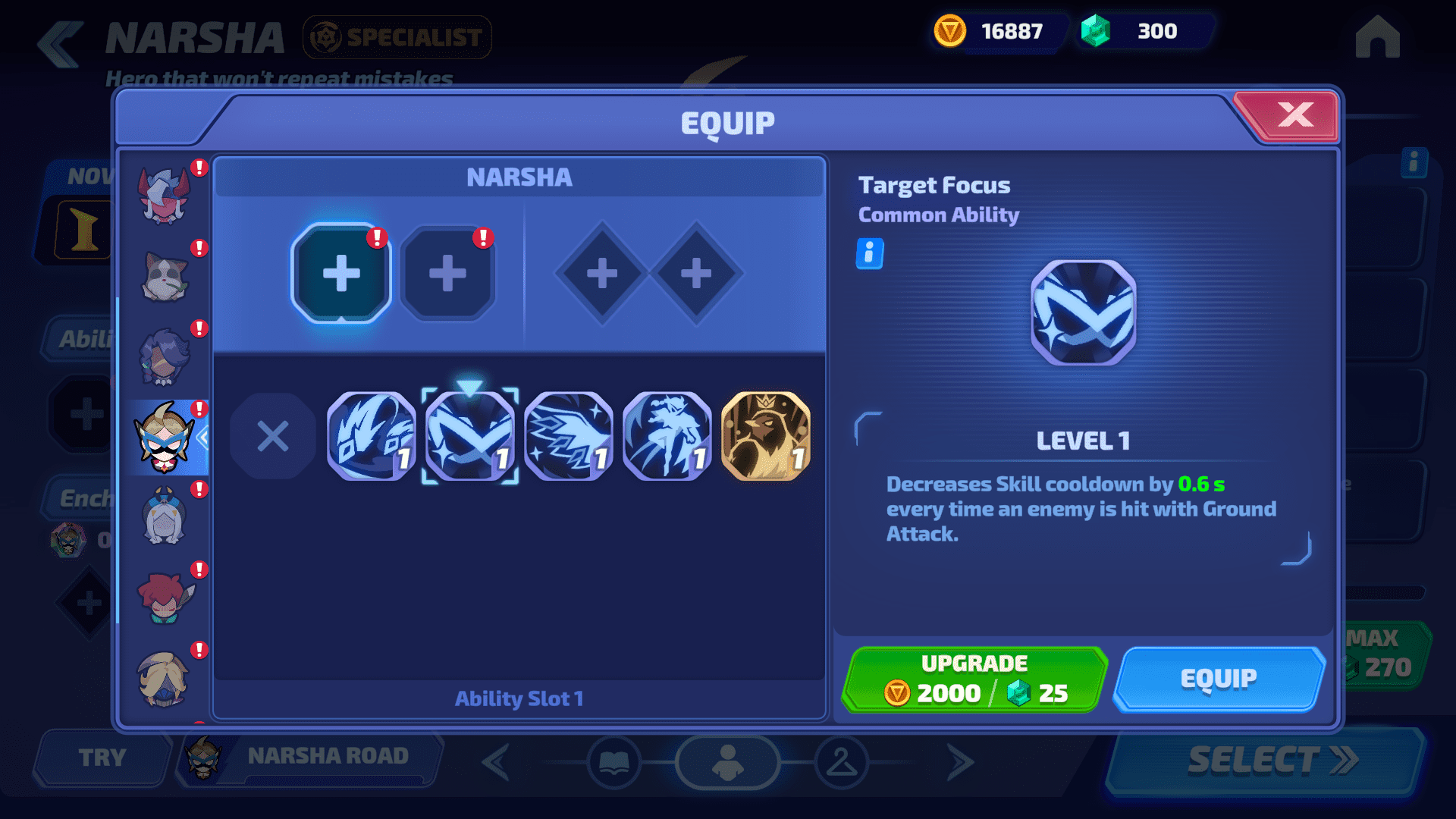Select the highlighted first ability slot
1456x819 pixels.
tap(341, 273)
